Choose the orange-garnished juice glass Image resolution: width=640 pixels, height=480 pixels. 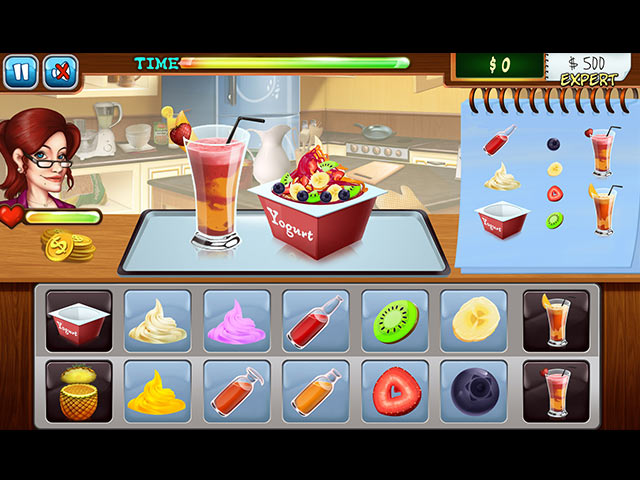[x=556, y=321]
